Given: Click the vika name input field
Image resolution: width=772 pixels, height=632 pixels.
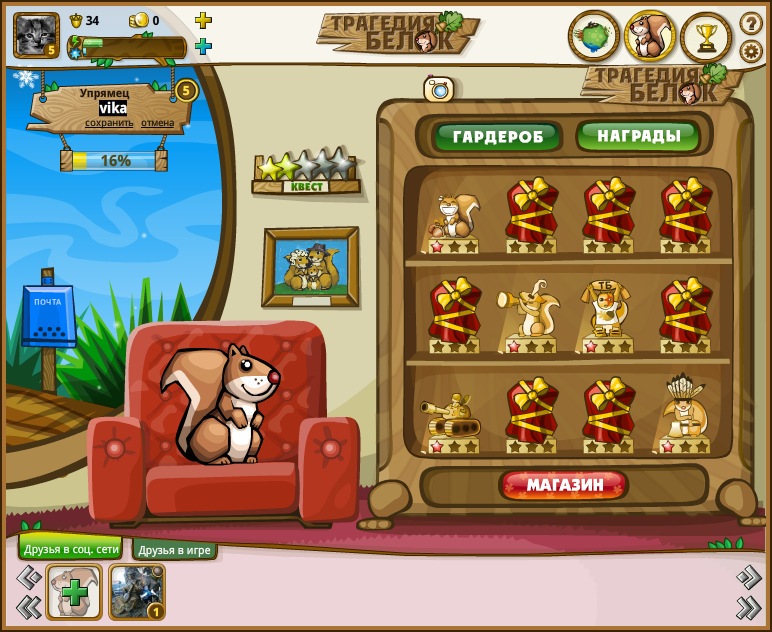Looking at the screenshot, I should coord(113,108).
